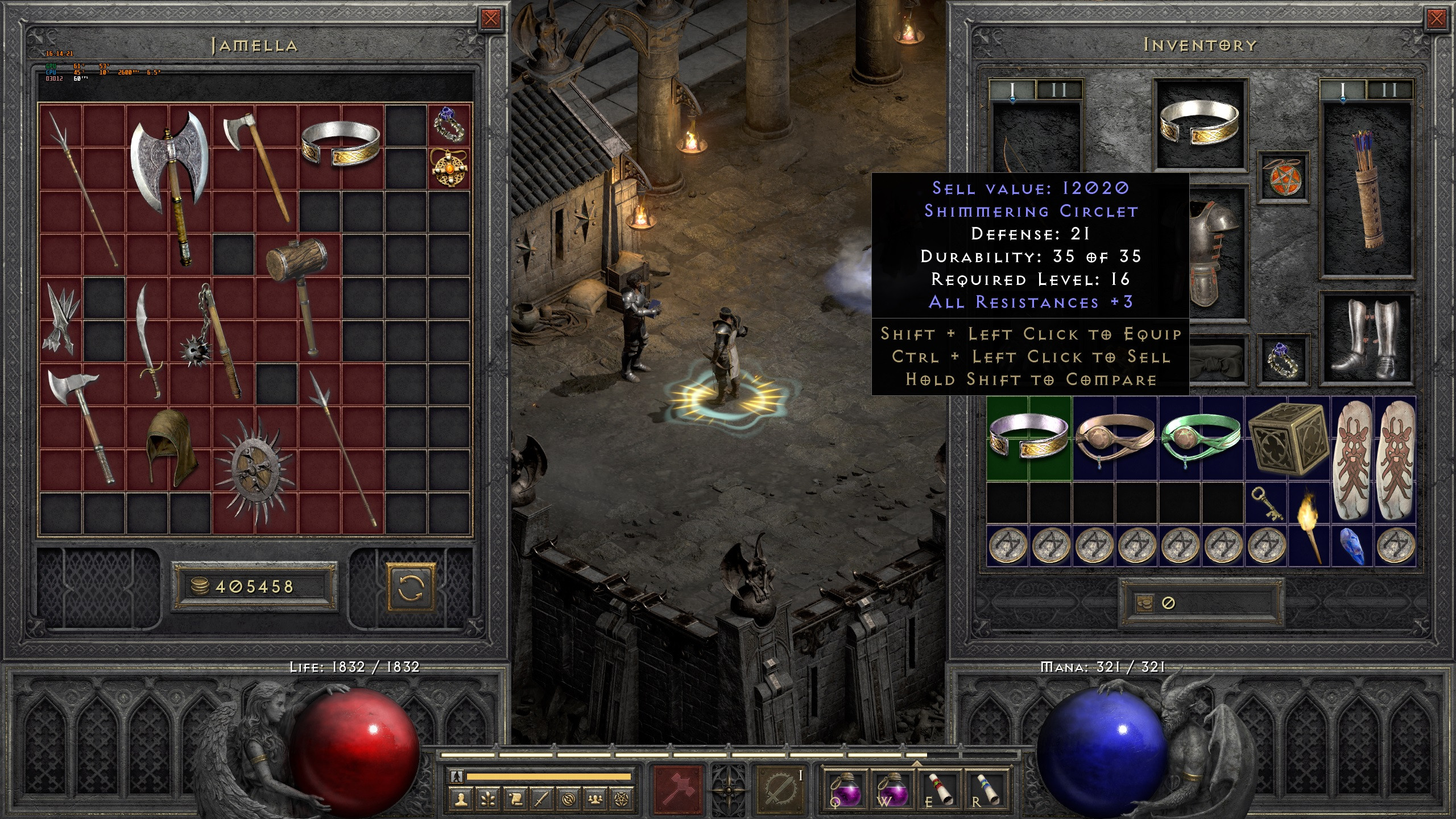The width and height of the screenshot is (1456, 819).
Task: Select the curved scimitar in Jamella's shop
Action: [x=148, y=340]
